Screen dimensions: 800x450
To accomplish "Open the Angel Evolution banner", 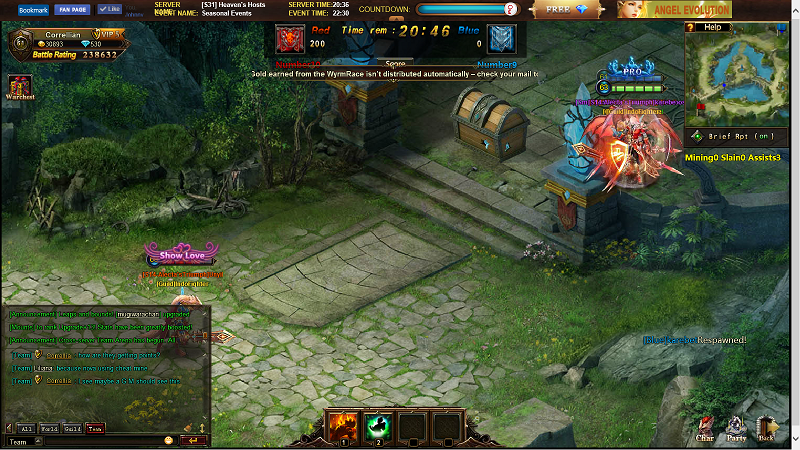I will [675, 9].
